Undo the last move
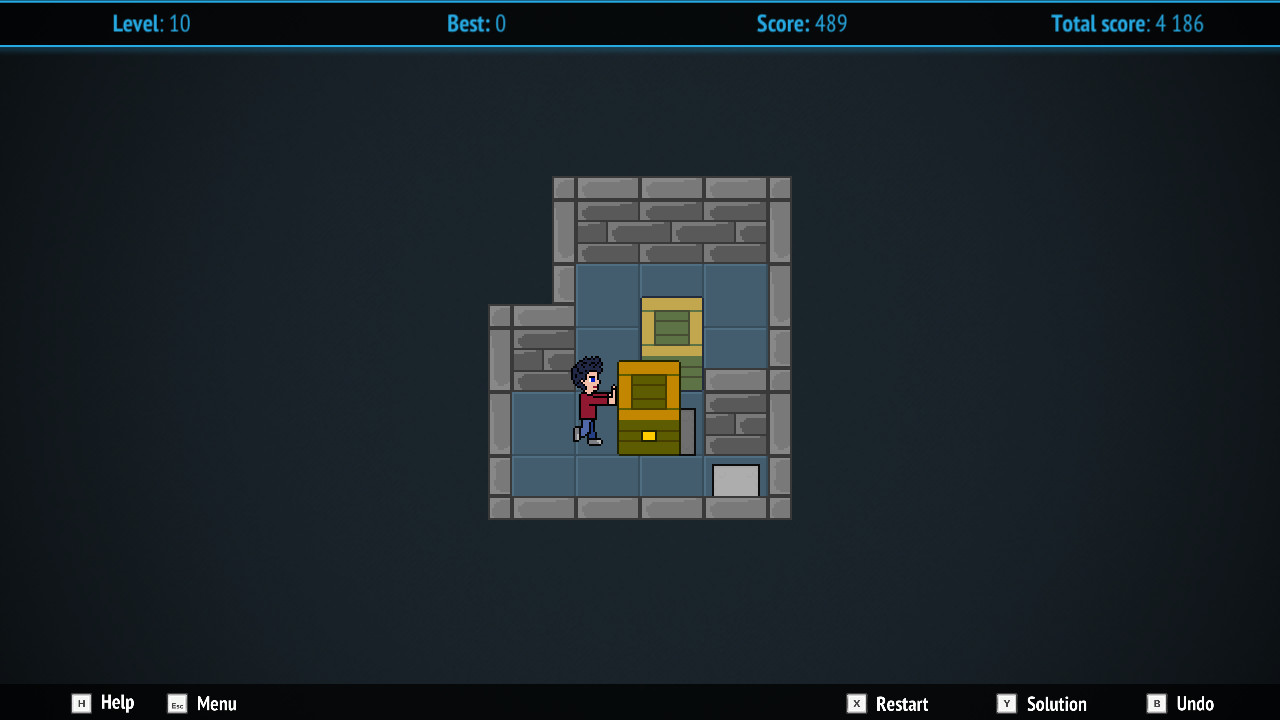1280x720 pixels. click(1193, 703)
